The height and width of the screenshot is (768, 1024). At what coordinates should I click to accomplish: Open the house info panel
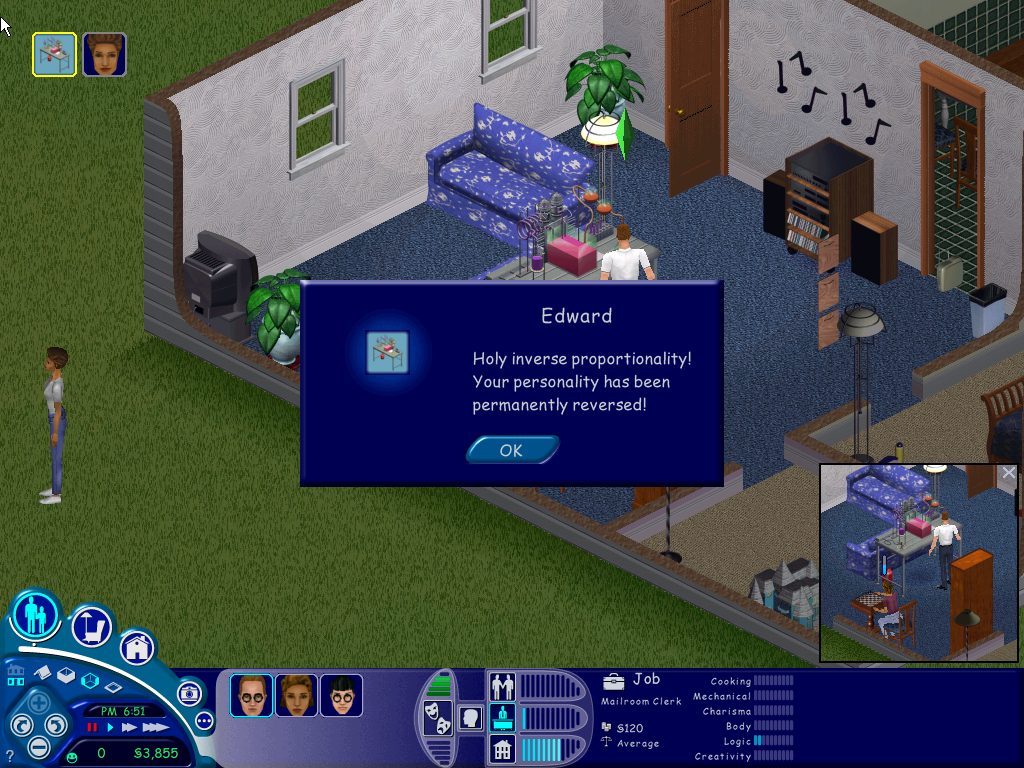point(501,748)
